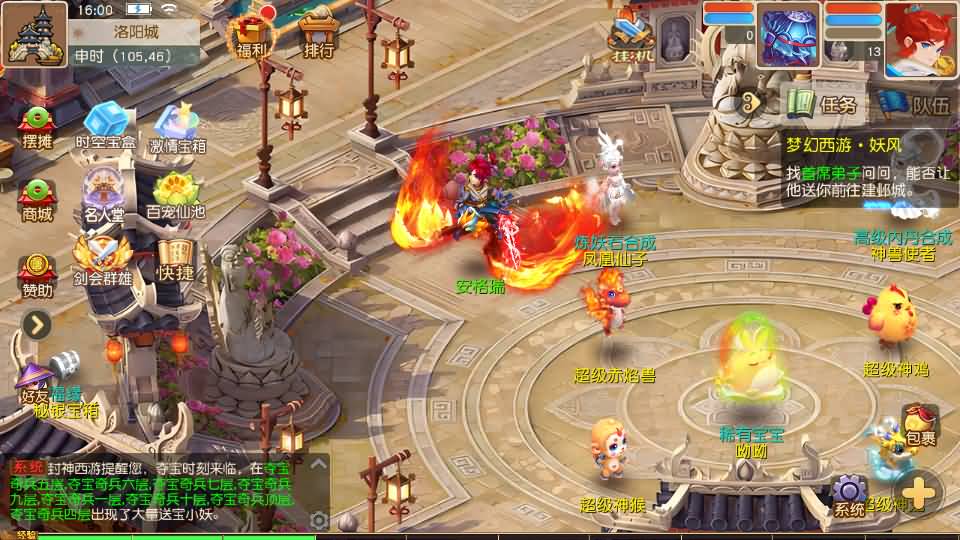
Task: Expand the side menu arrow button
Action: [37, 324]
